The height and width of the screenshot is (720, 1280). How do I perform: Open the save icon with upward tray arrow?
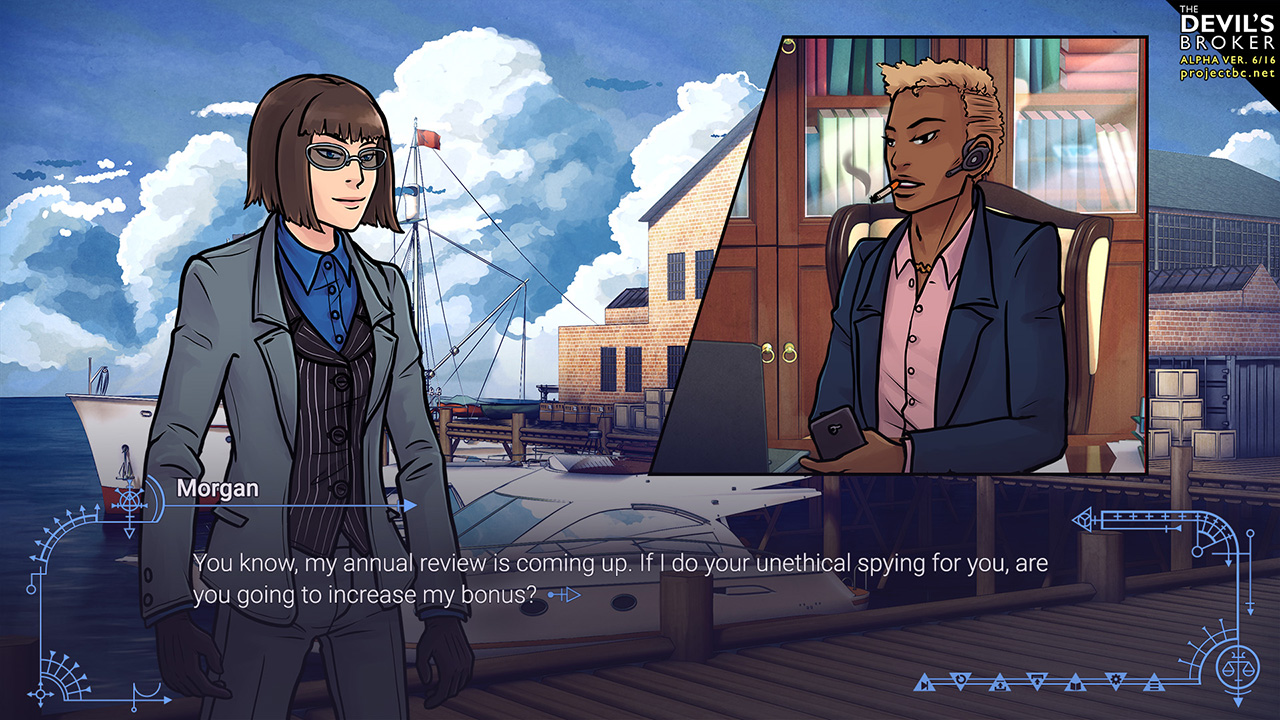click(x=1000, y=685)
